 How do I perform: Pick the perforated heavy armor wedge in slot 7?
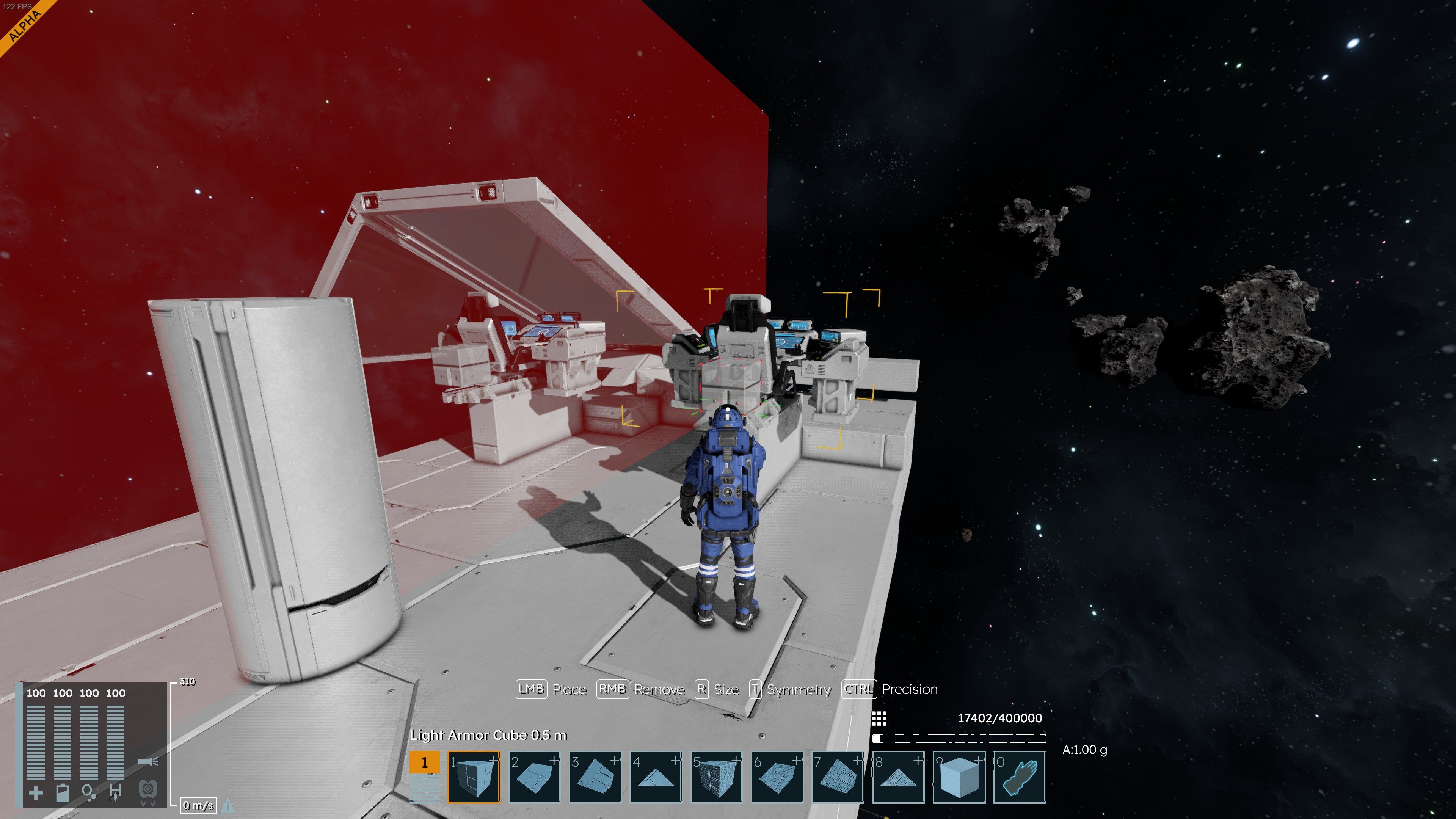tap(838, 777)
